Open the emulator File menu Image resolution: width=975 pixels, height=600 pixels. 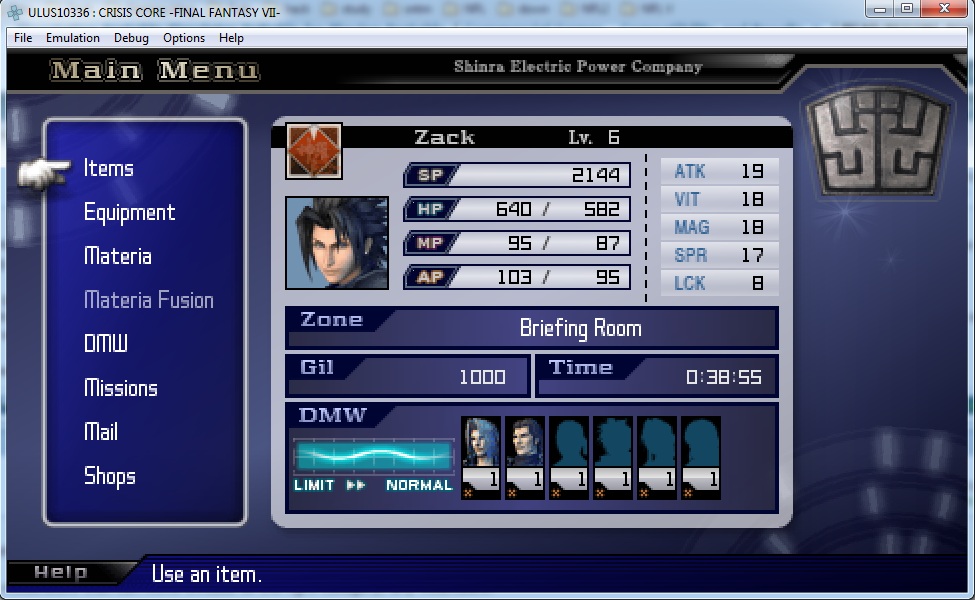tap(23, 38)
